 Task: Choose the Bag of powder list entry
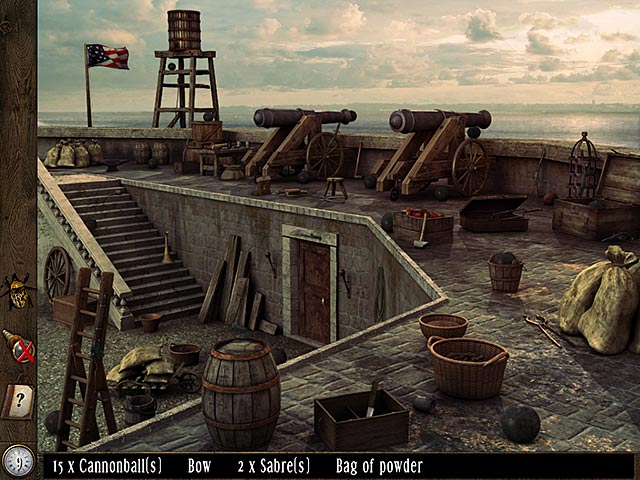380,466
